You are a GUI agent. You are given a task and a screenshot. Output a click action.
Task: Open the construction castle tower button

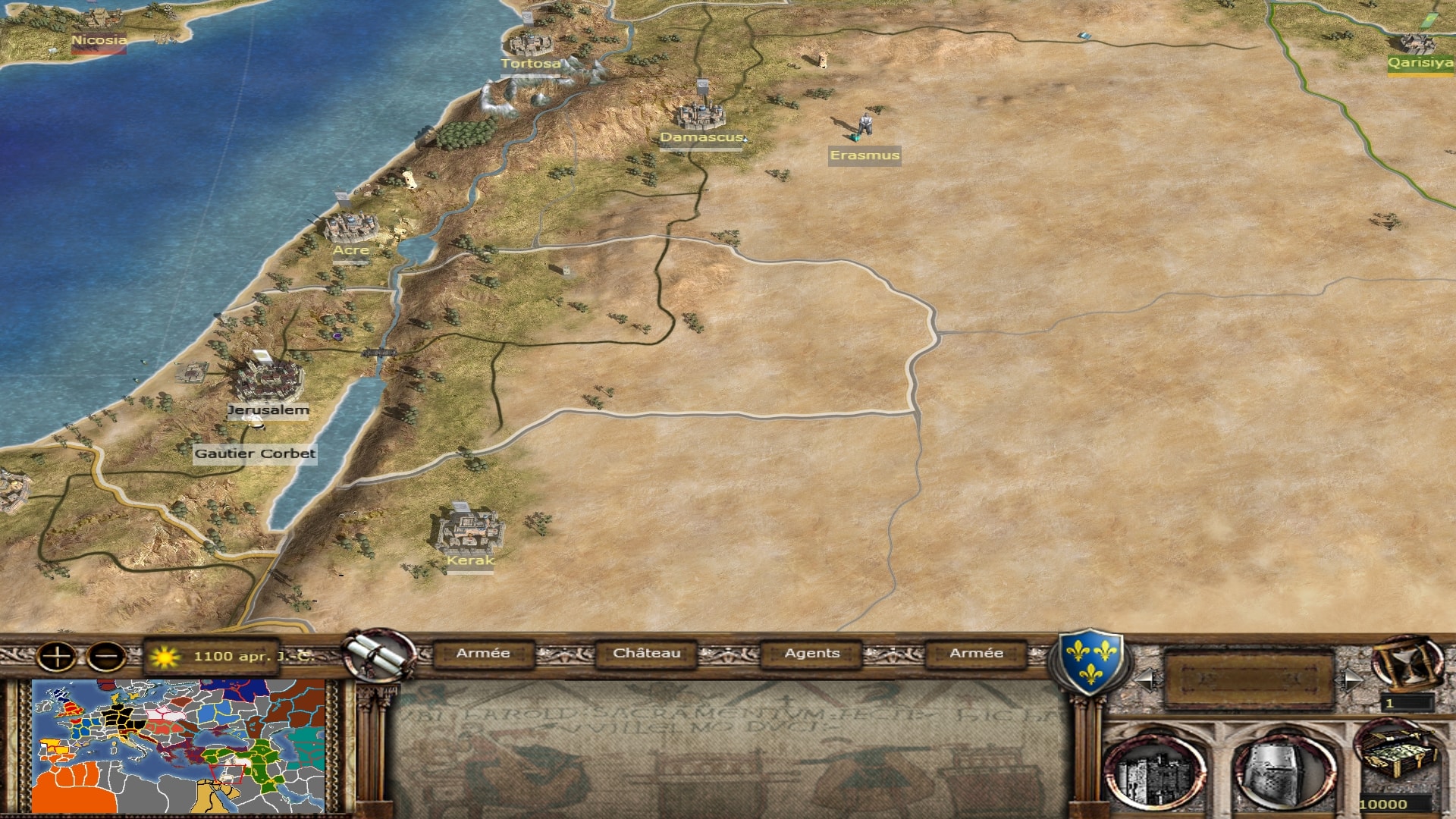click(1154, 772)
